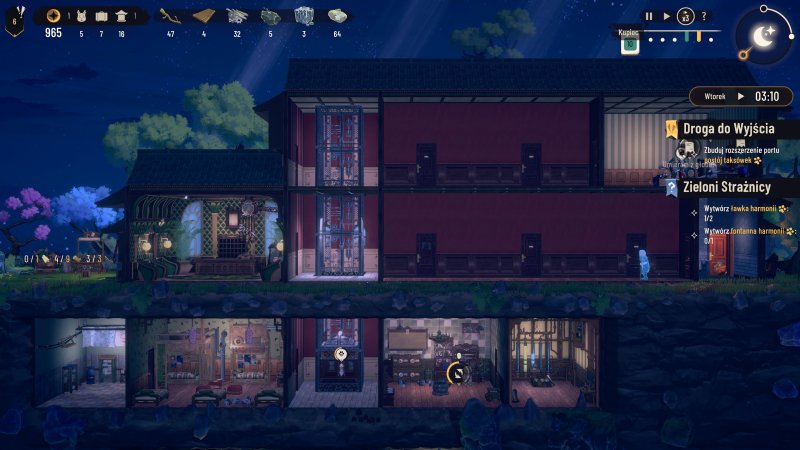800x450 pixels.
Task: Open the Droga do Wyjścia quest
Action: tap(728, 129)
